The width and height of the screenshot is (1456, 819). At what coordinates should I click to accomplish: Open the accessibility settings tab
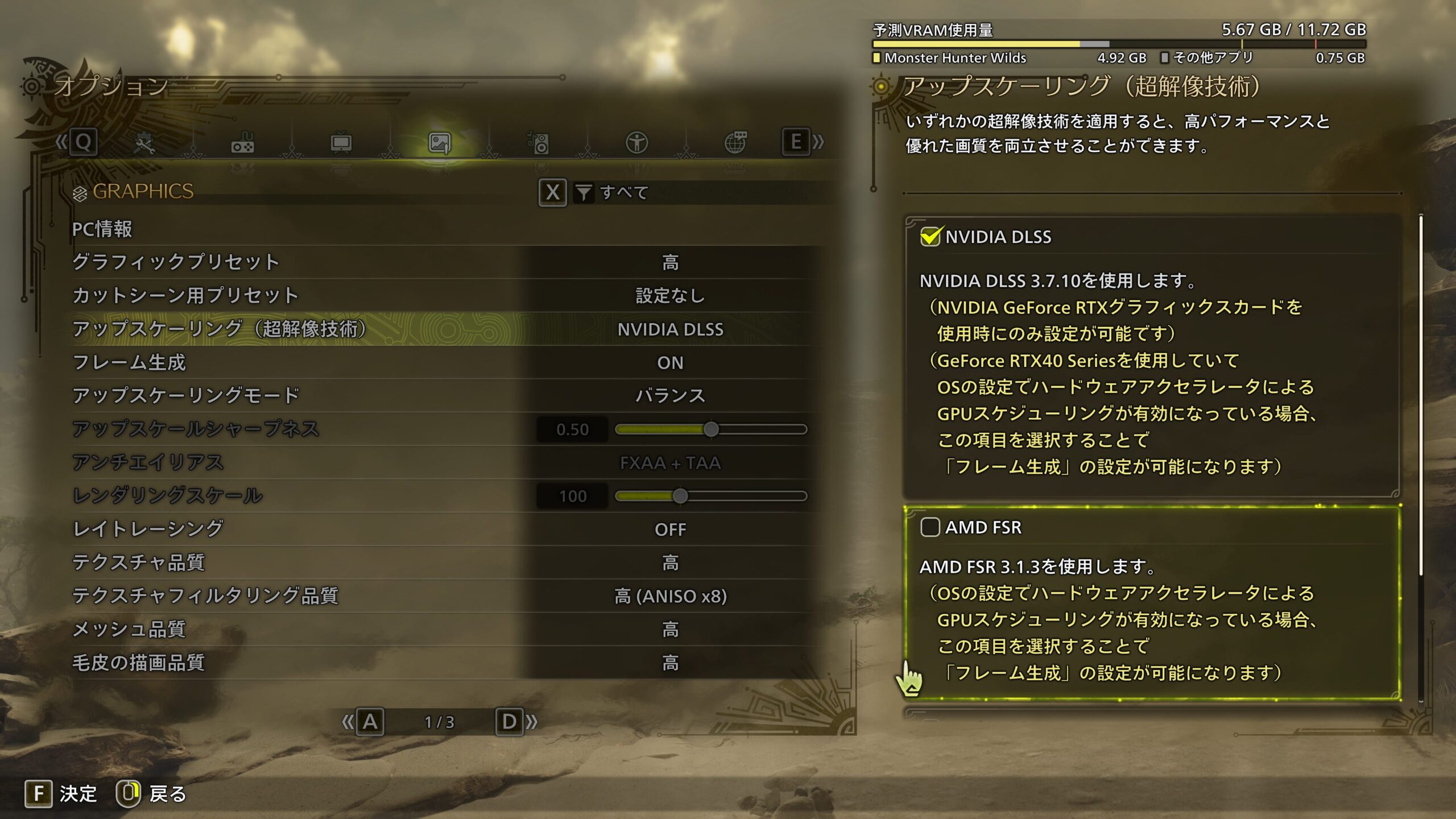point(637,143)
